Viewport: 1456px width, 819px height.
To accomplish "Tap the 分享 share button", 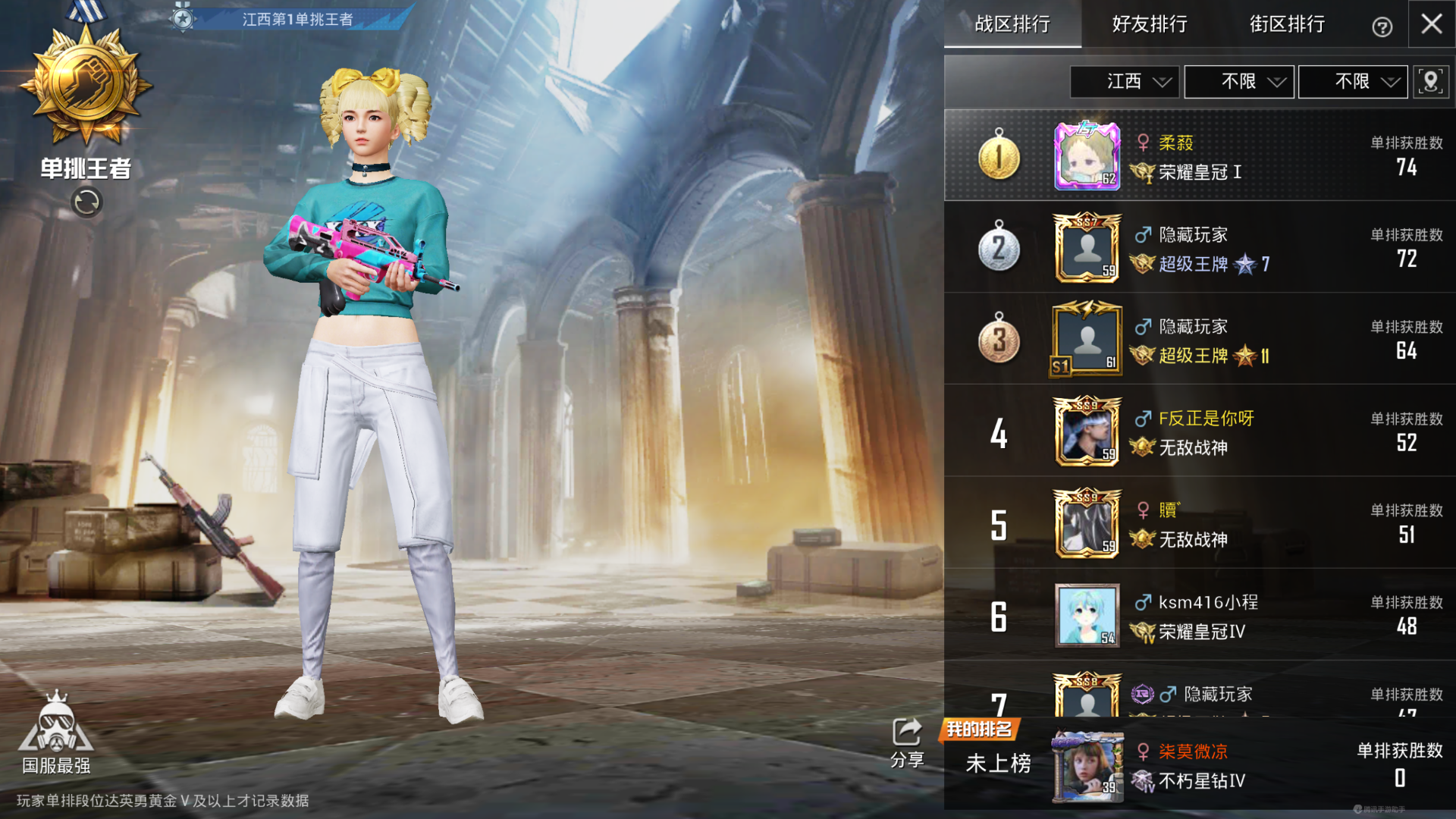I will 907,743.
